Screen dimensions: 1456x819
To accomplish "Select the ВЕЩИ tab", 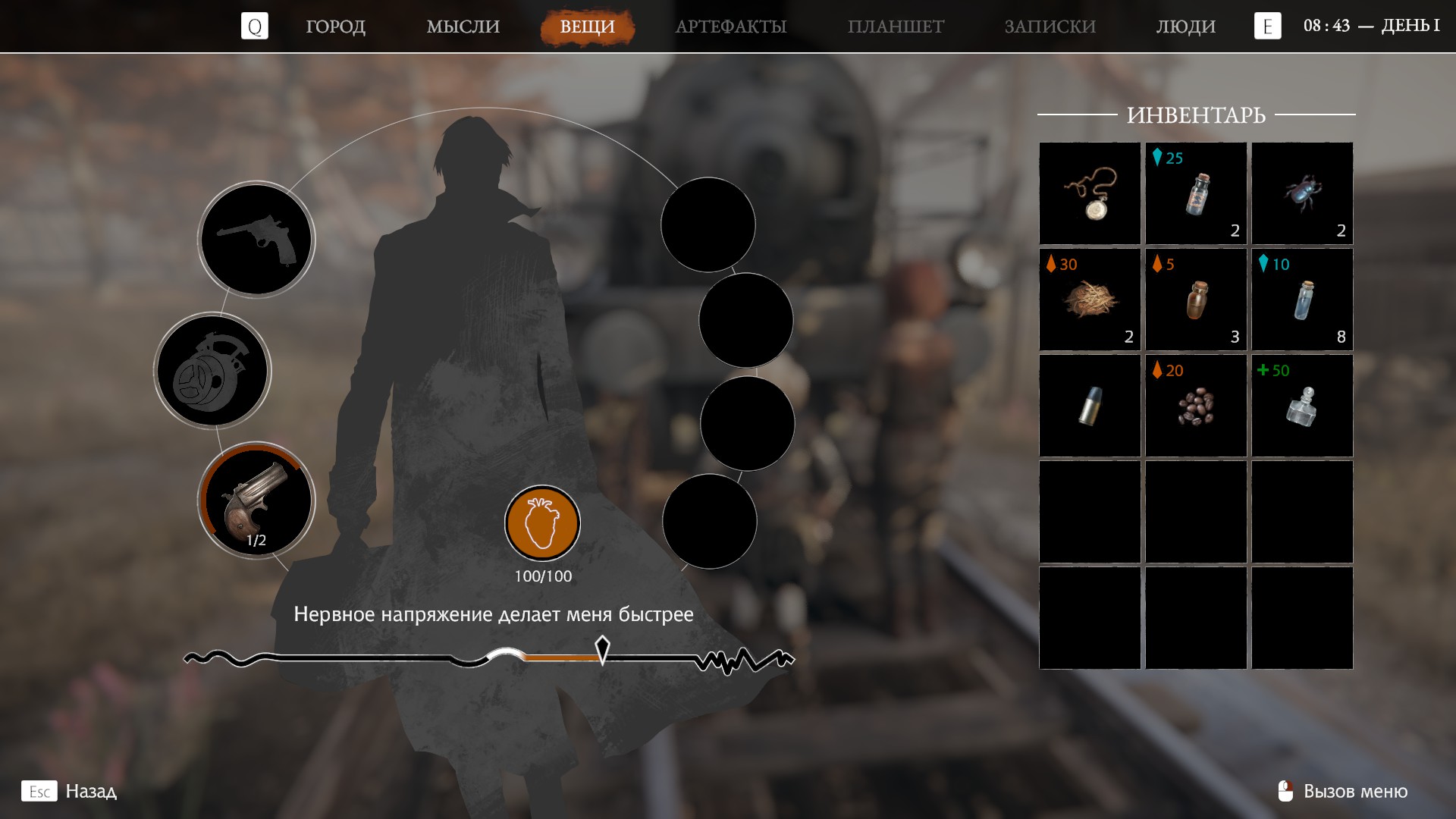I will [x=587, y=27].
